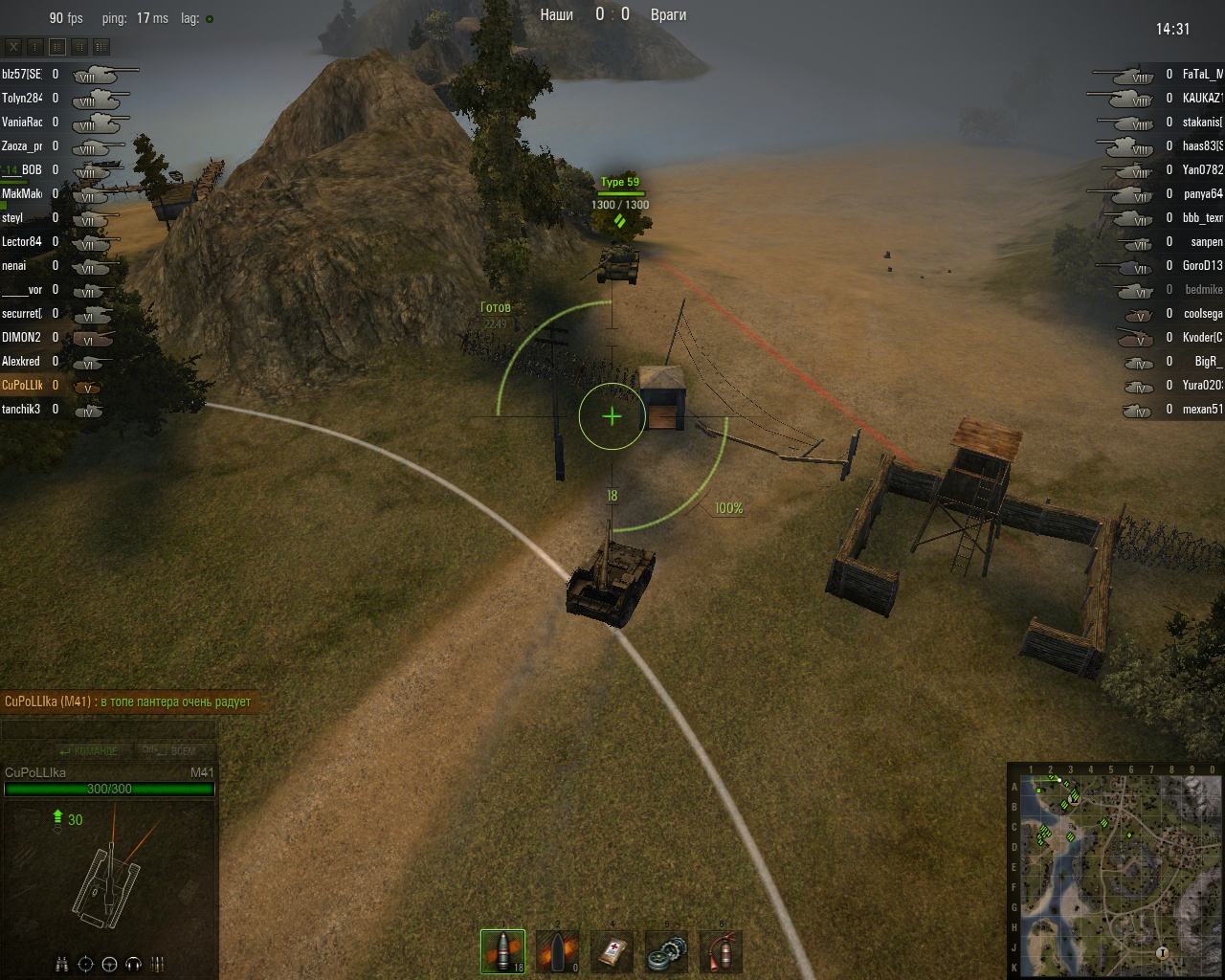Send message to team with КОМАНДЕ button
This screenshot has width=1225, height=980.
point(89,751)
